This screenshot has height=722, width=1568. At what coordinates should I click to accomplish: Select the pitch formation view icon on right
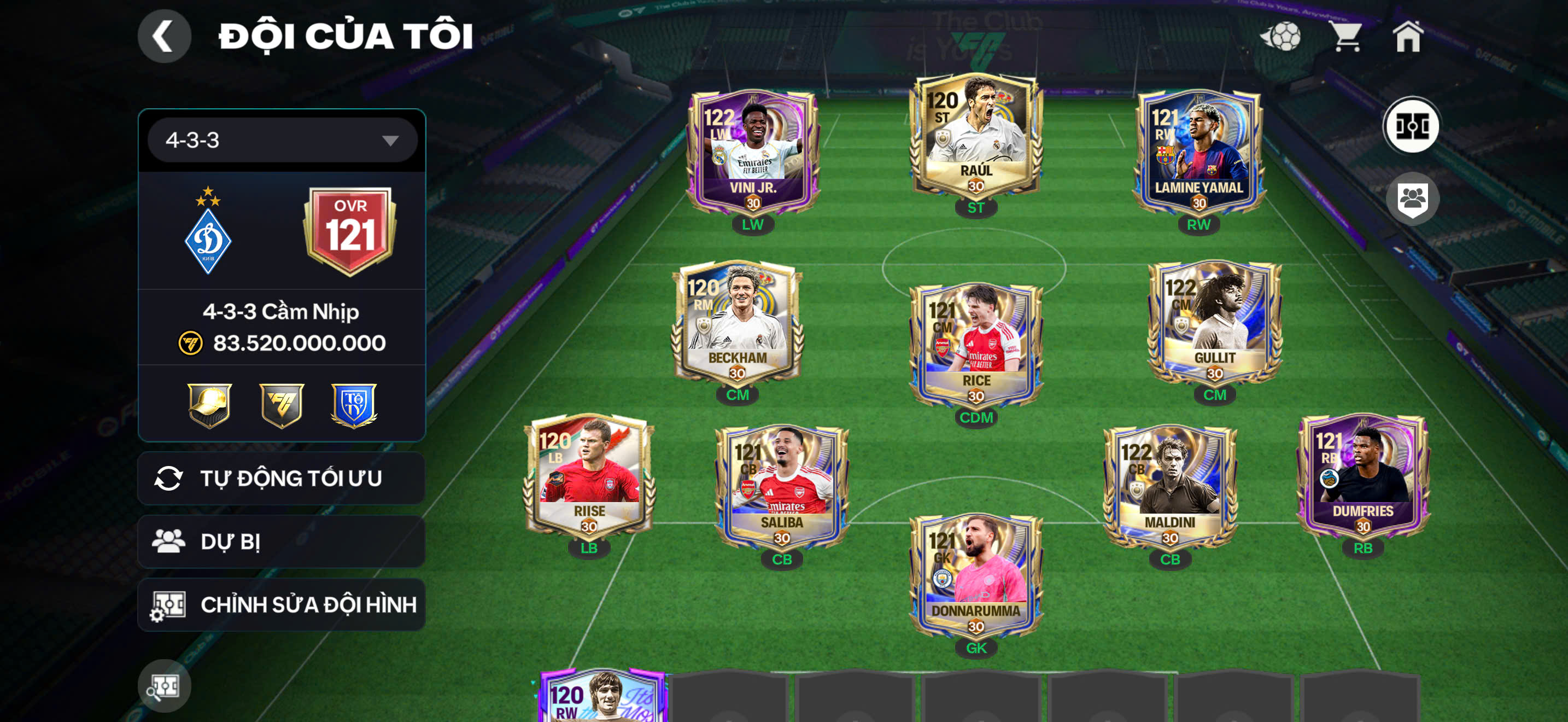1412,125
